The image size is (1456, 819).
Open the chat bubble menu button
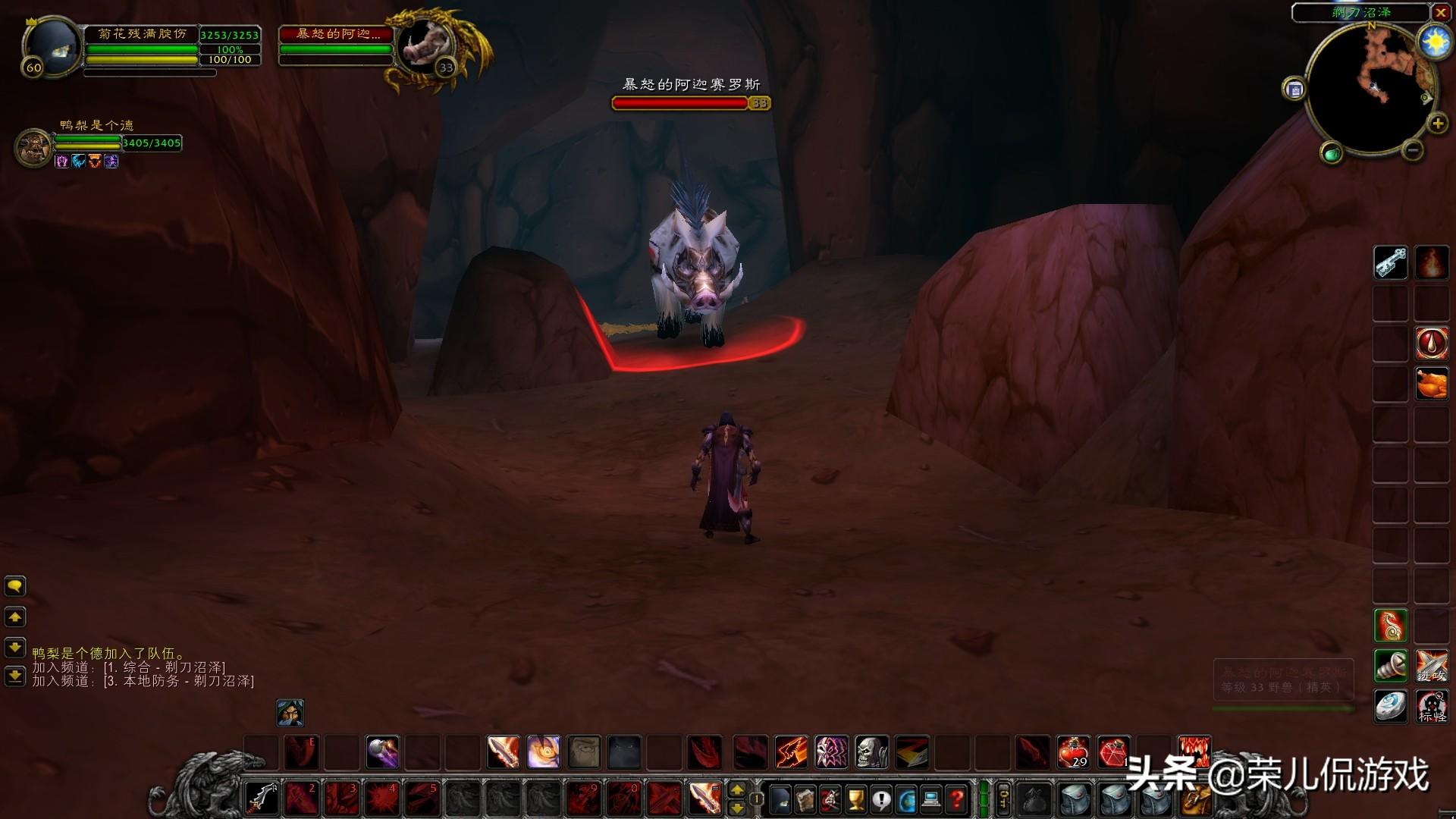pos(15,586)
